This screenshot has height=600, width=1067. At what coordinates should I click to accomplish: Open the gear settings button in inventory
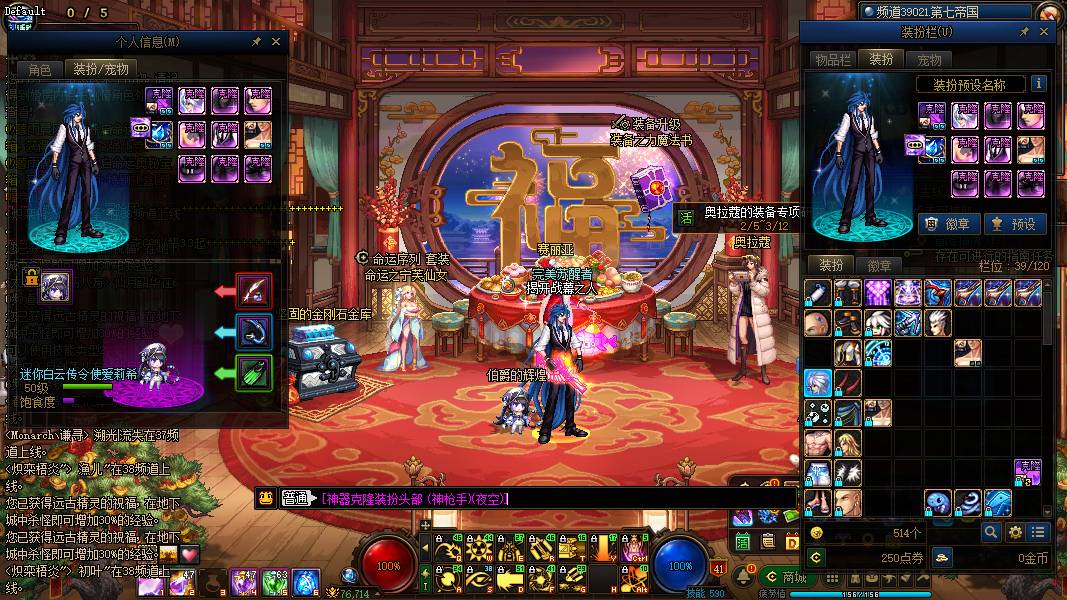coord(1015,533)
